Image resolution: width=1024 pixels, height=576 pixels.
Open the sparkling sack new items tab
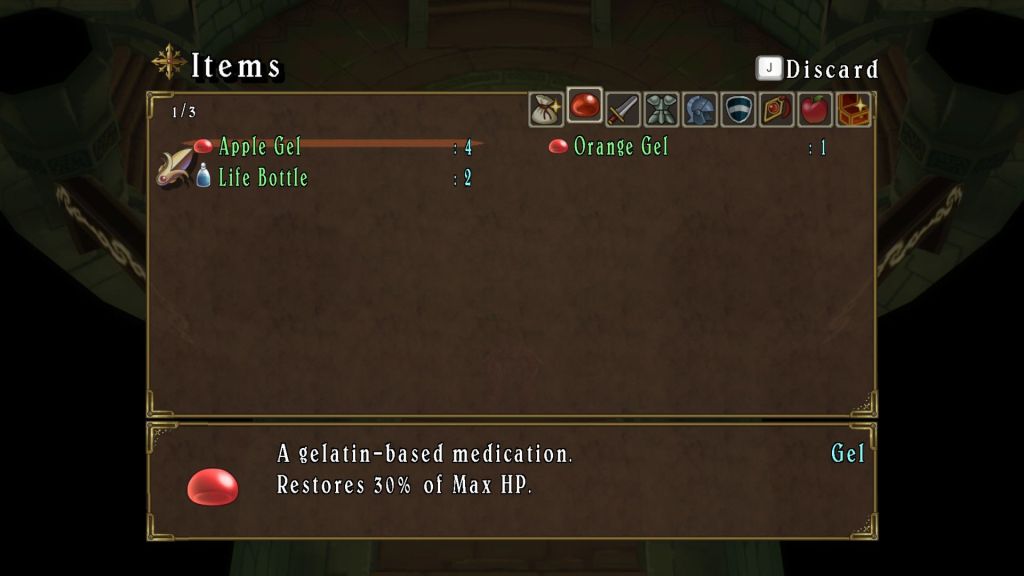pos(546,109)
